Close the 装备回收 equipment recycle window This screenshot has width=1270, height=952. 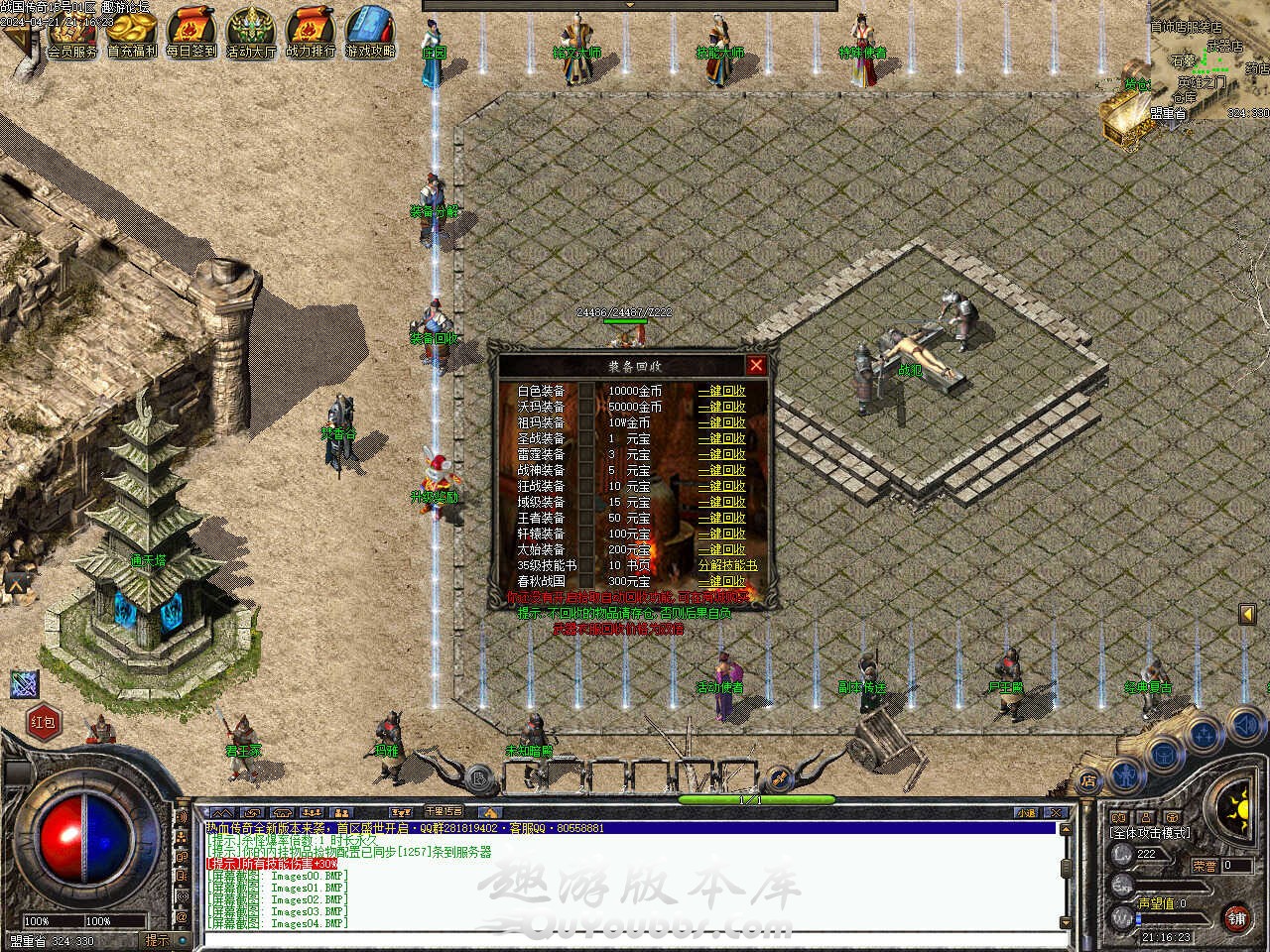(x=756, y=366)
